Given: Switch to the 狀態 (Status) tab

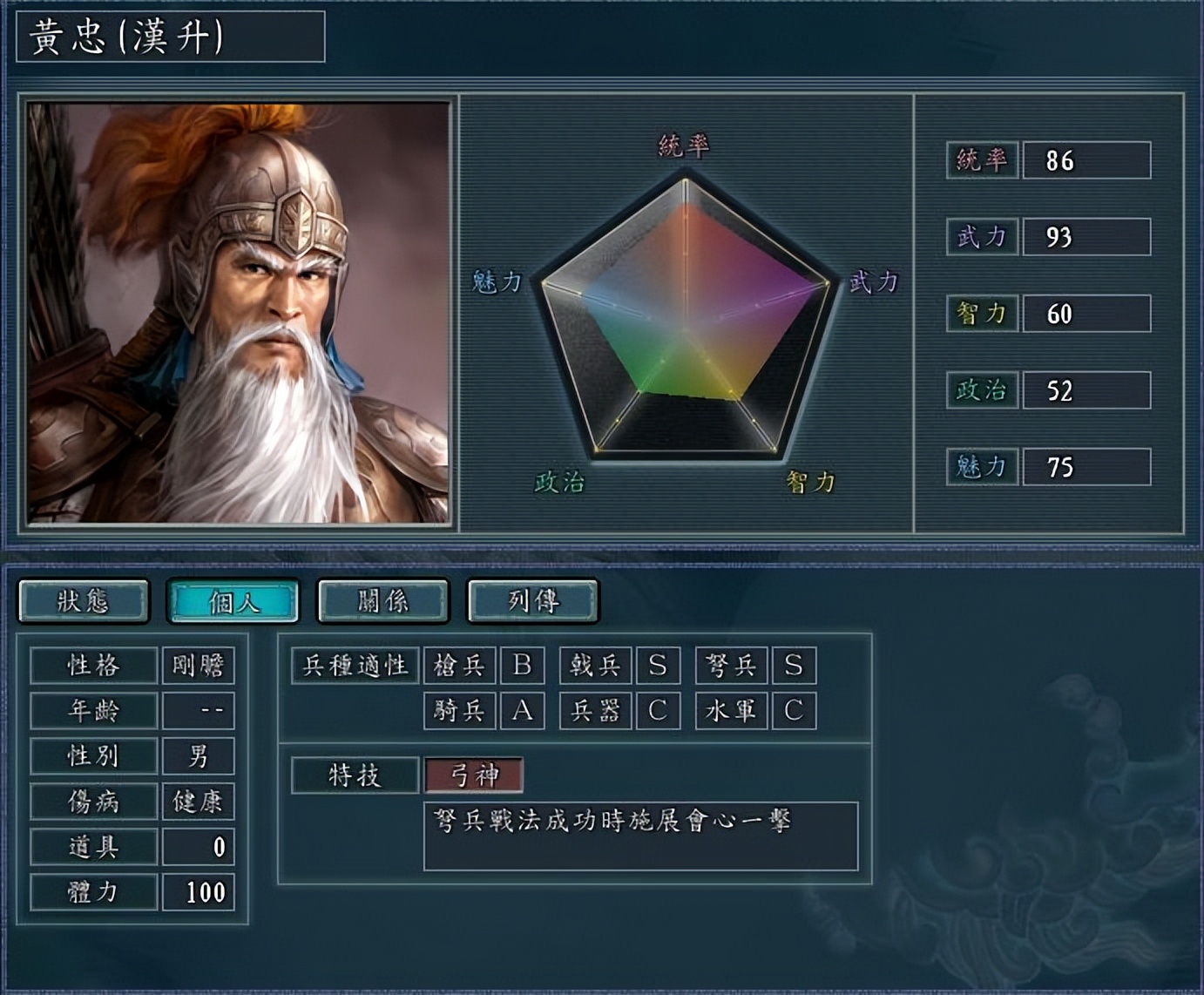Looking at the screenshot, I should [x=83, y=600].
